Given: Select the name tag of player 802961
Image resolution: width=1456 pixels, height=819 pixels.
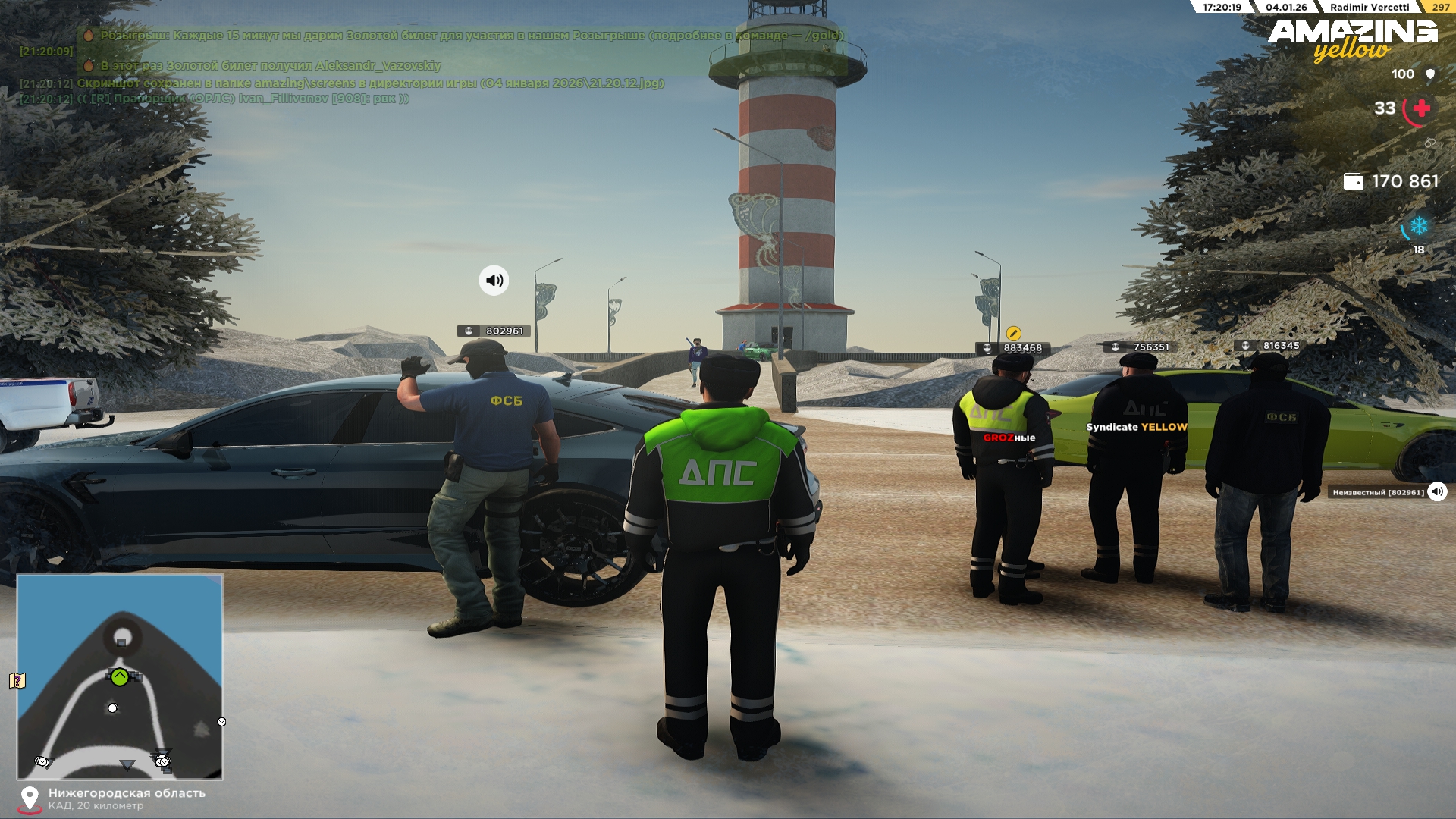Looking at the screenshot, I should [x=496, y=331].
